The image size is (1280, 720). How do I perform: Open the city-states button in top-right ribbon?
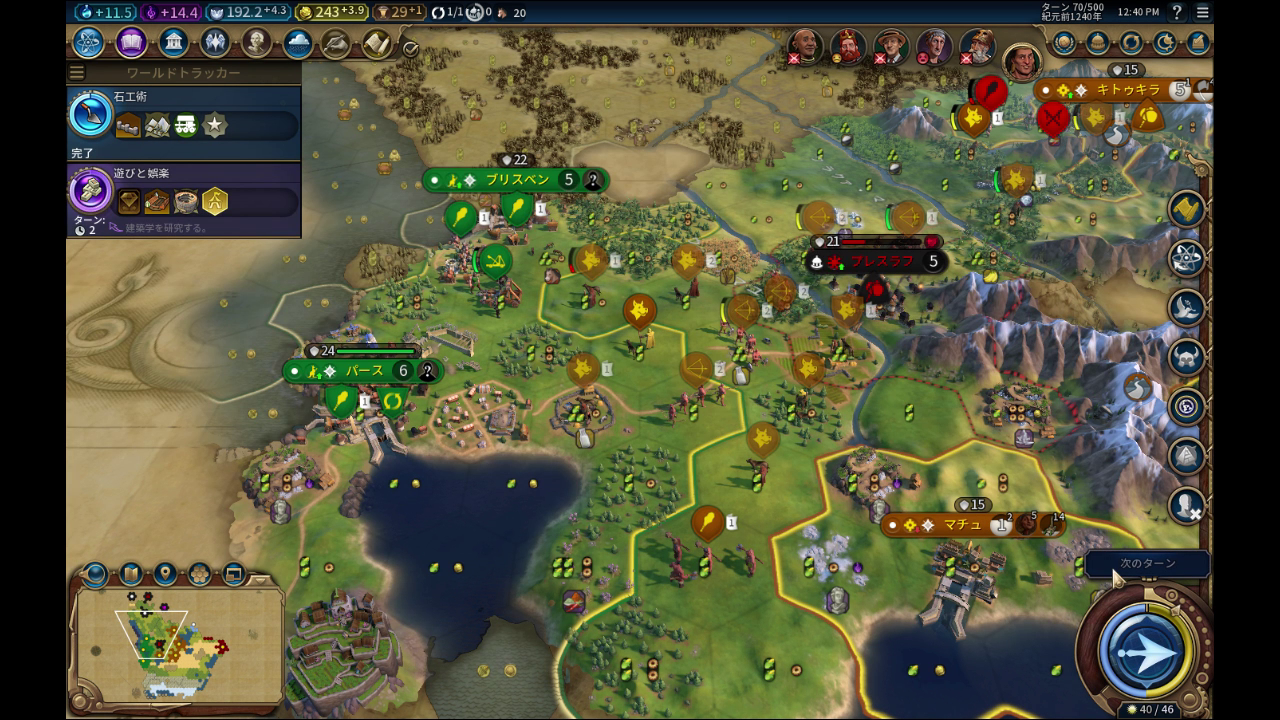pos(1098,43)
